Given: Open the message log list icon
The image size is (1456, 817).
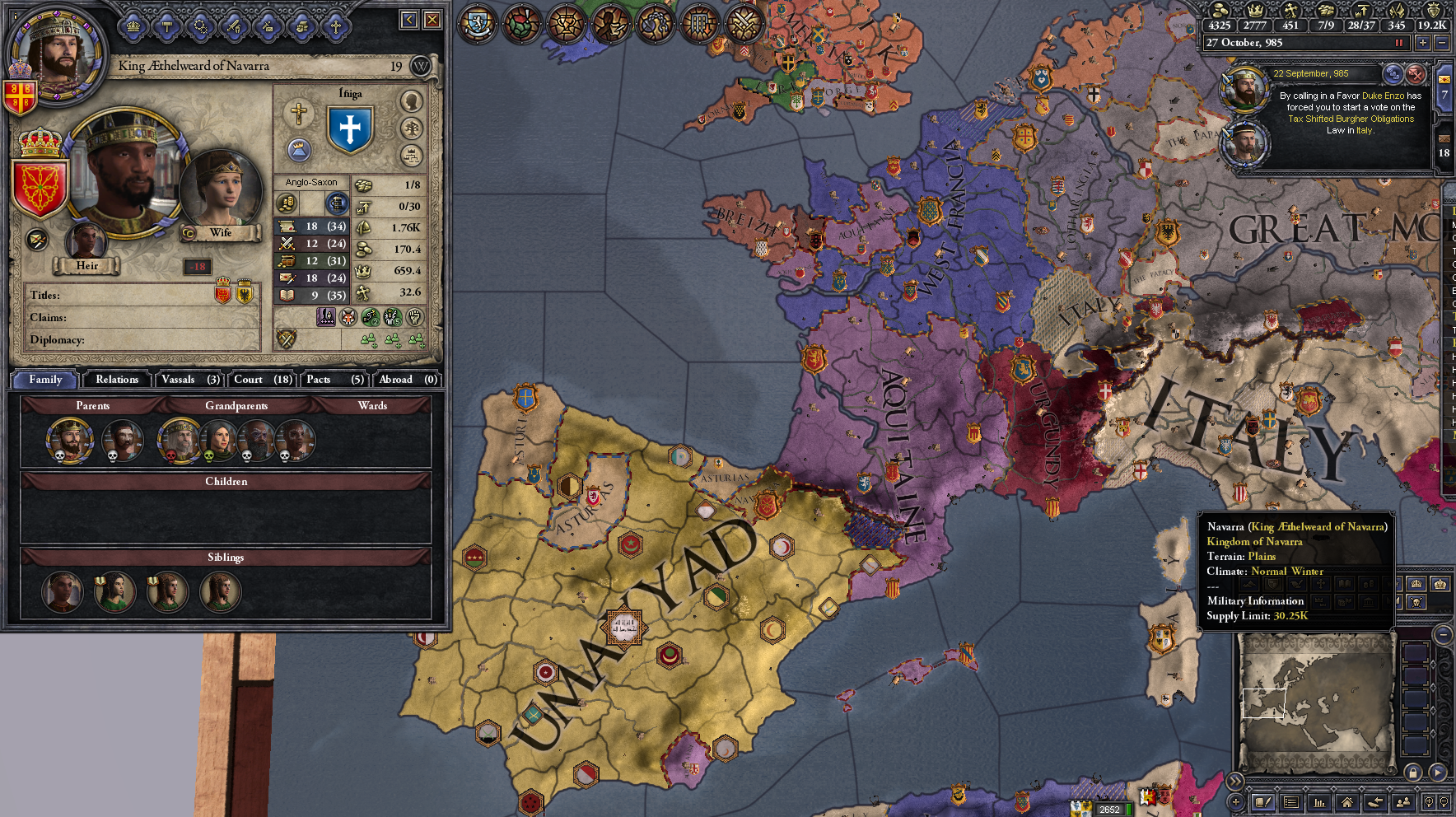Looking at the screenshot, I should 1291,803.
